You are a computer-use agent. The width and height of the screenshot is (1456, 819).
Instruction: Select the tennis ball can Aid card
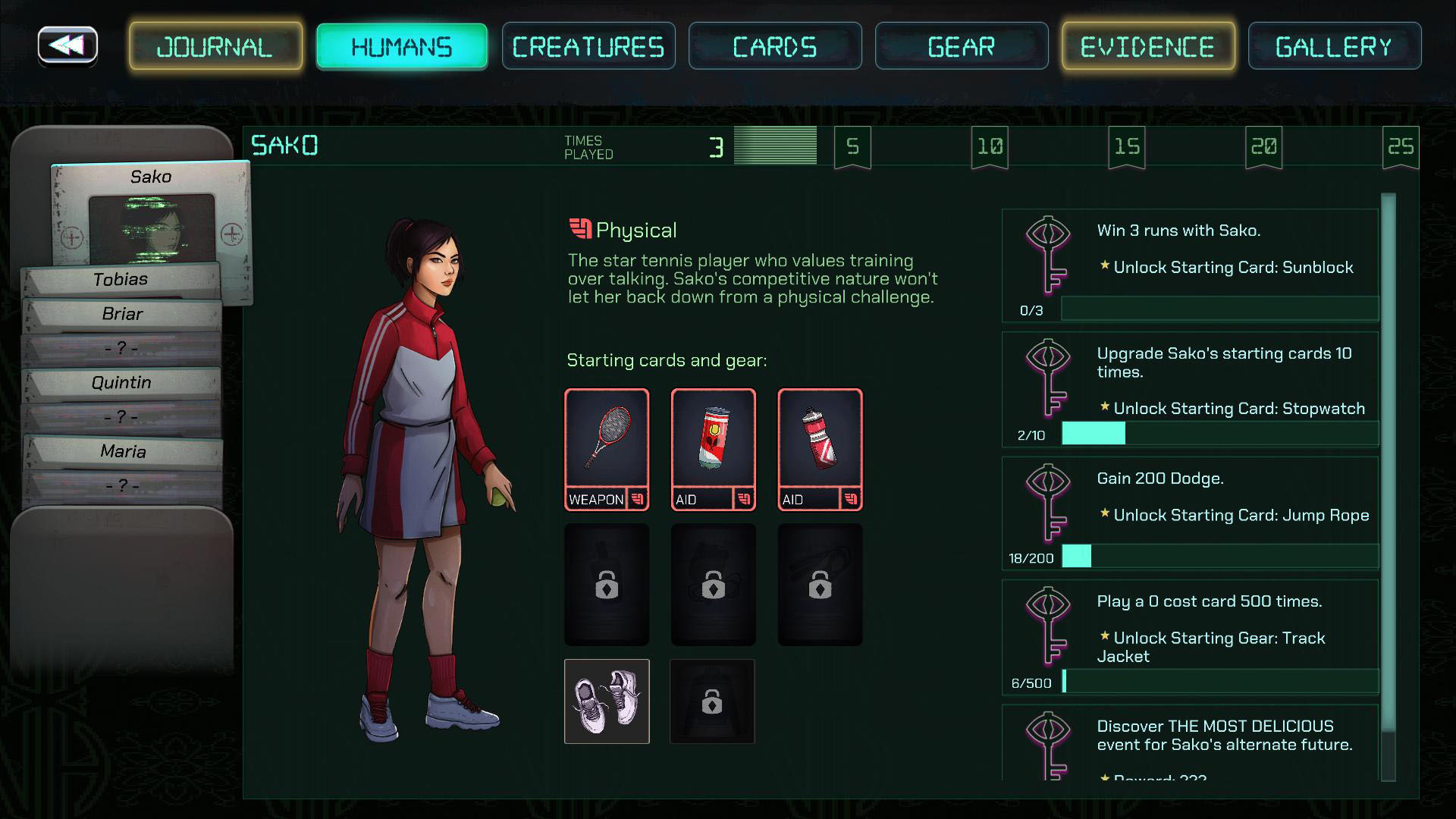click(x=712, y=449)
